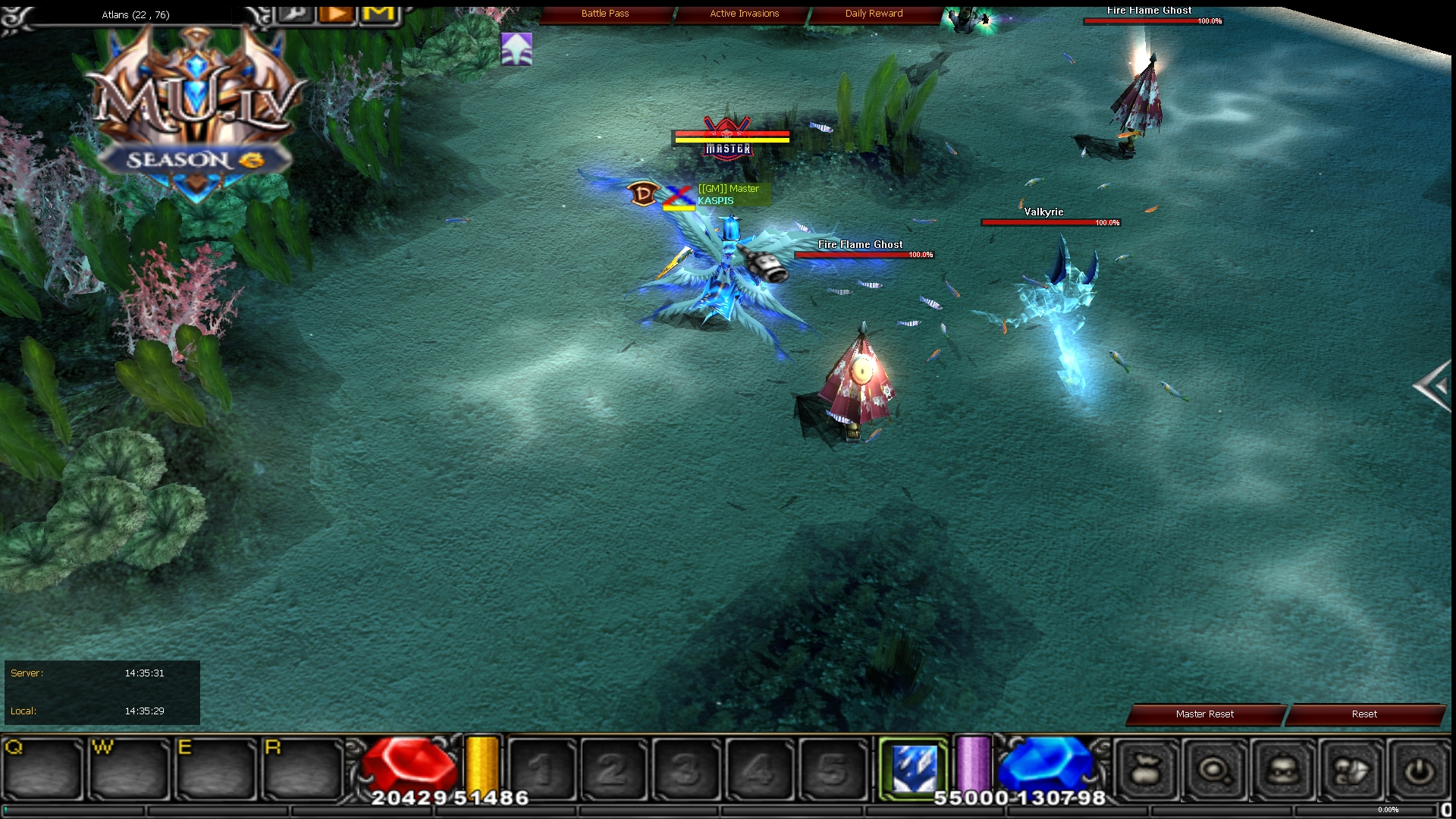This screenshot has height=819, width=1456.
Task: Show Active Invasions list
Action: coord(744,14)
